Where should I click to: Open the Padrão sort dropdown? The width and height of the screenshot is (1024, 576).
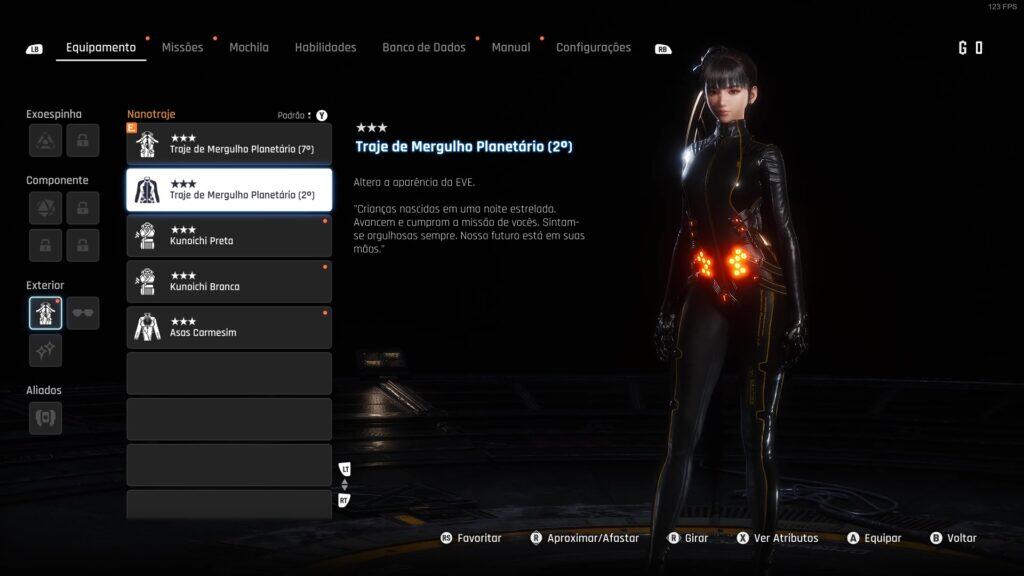[295, 115]
